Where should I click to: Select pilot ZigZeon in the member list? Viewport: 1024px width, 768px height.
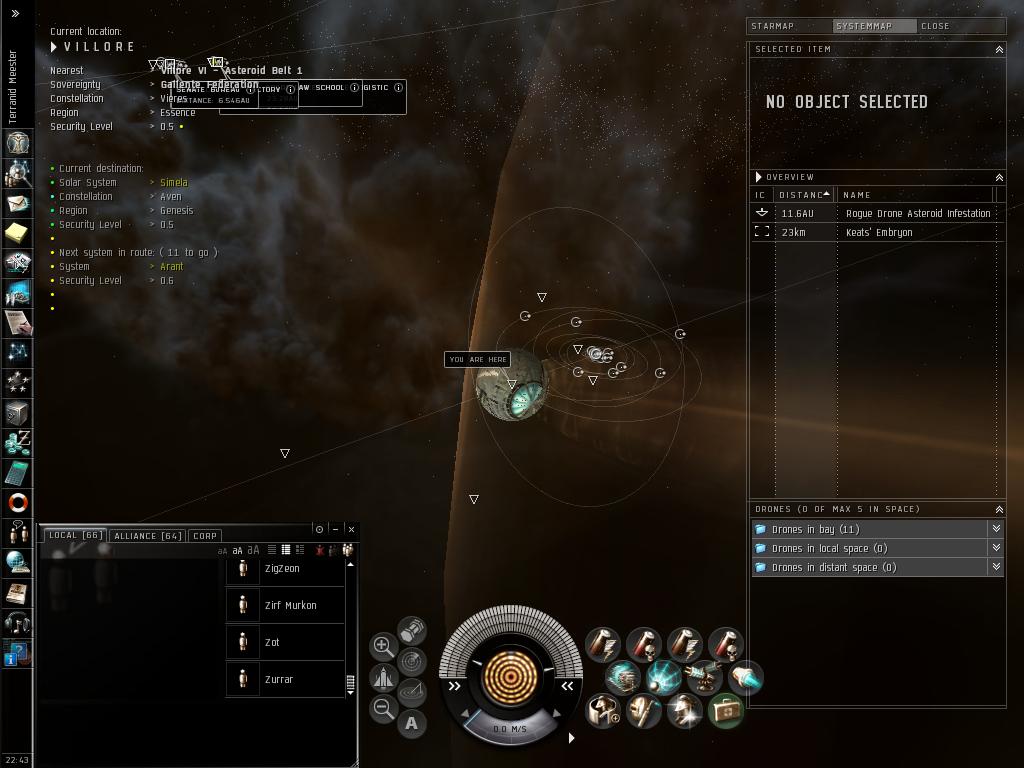coord(282,568)
